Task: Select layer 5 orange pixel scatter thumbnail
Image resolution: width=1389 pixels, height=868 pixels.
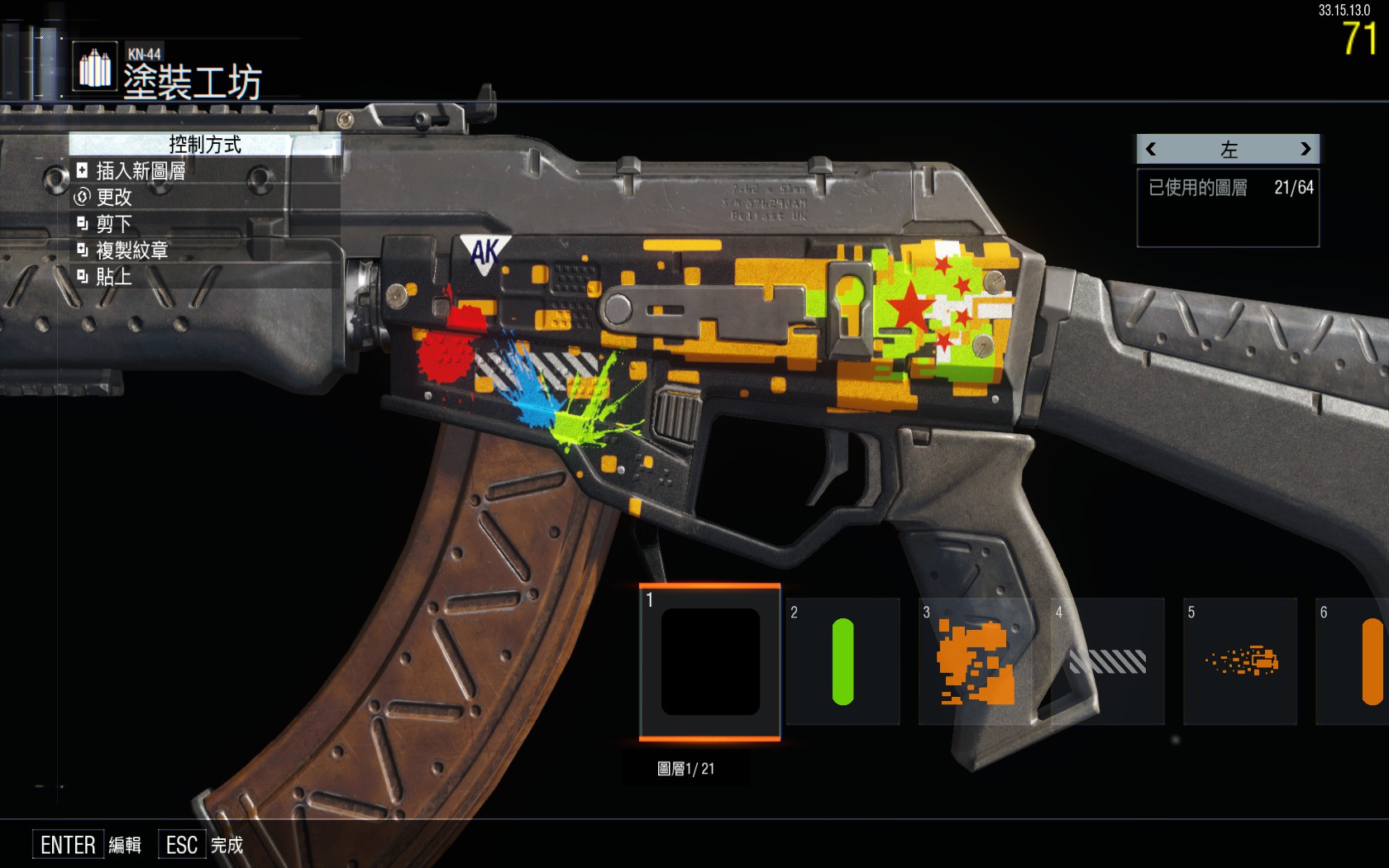Action: click(1240, 662)
